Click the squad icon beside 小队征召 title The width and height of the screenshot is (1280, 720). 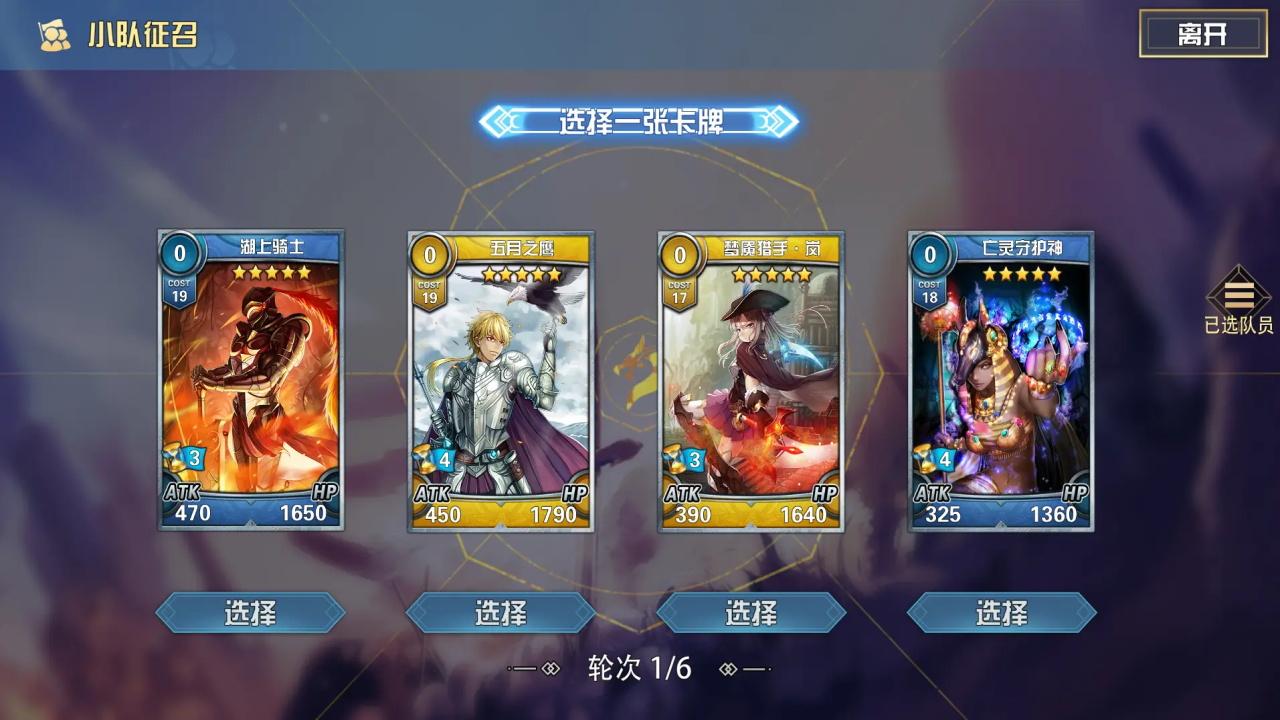(x=55, y=31)
